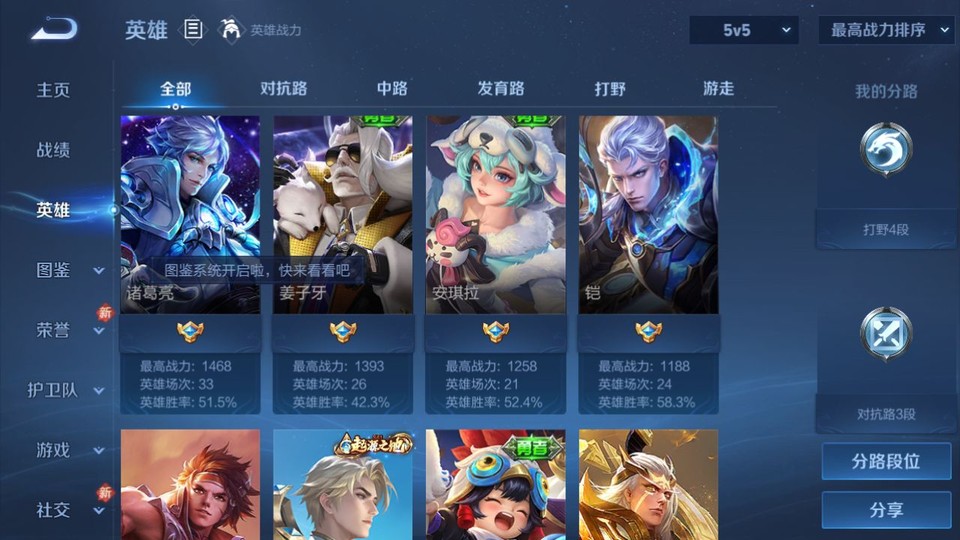Image resolution: width=960 pixels, height=540 pixels.
Task: Switch to the 游走 roaming tab
Action: [718, 89]
